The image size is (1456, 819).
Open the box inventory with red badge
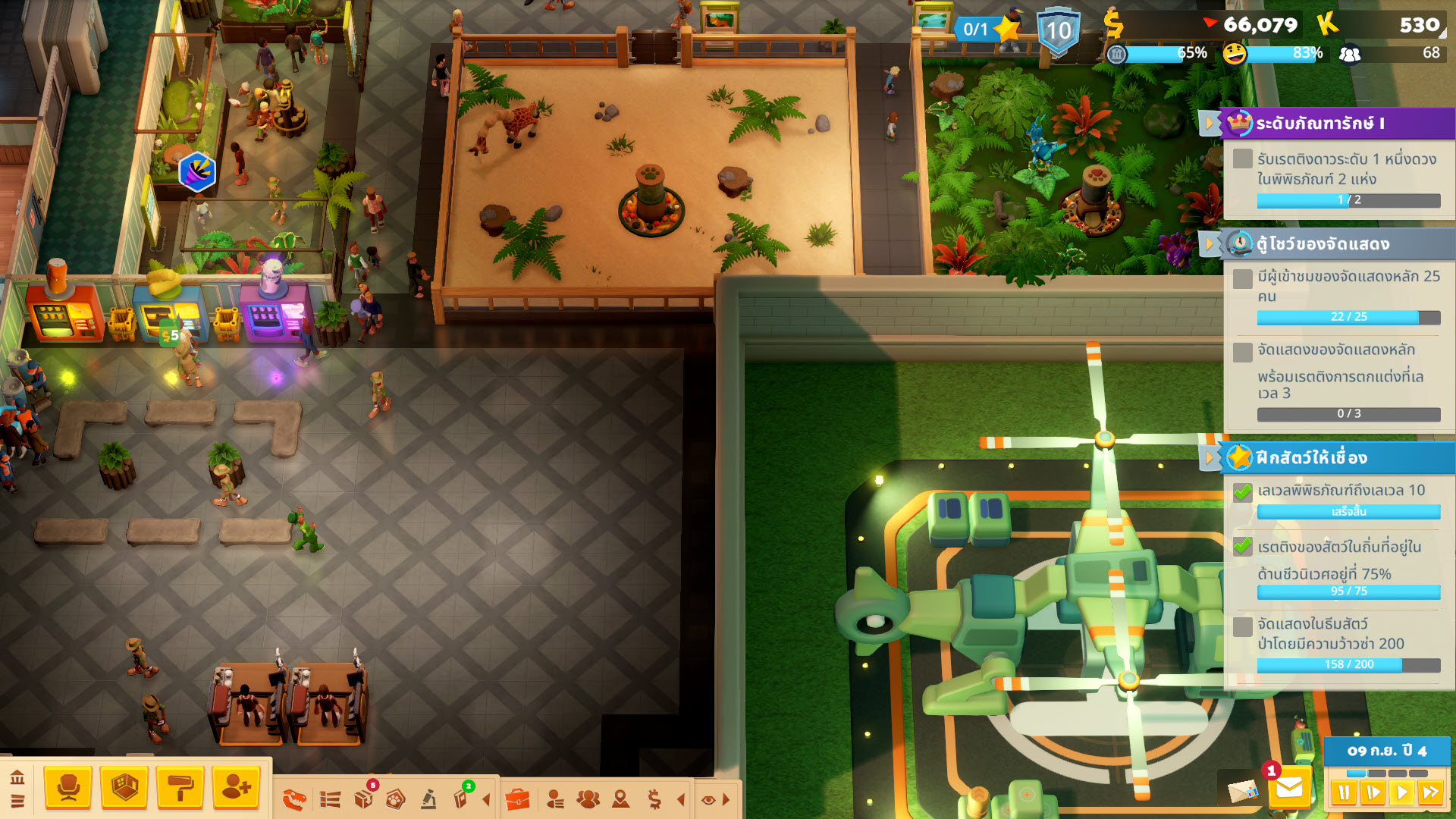(364, 799)
